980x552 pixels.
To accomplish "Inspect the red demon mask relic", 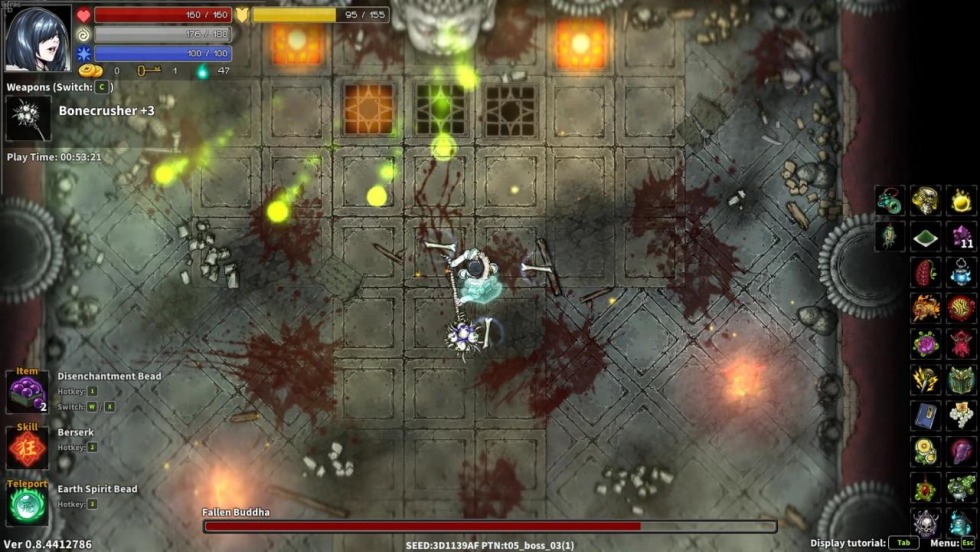I will click(x=962, y=343).
